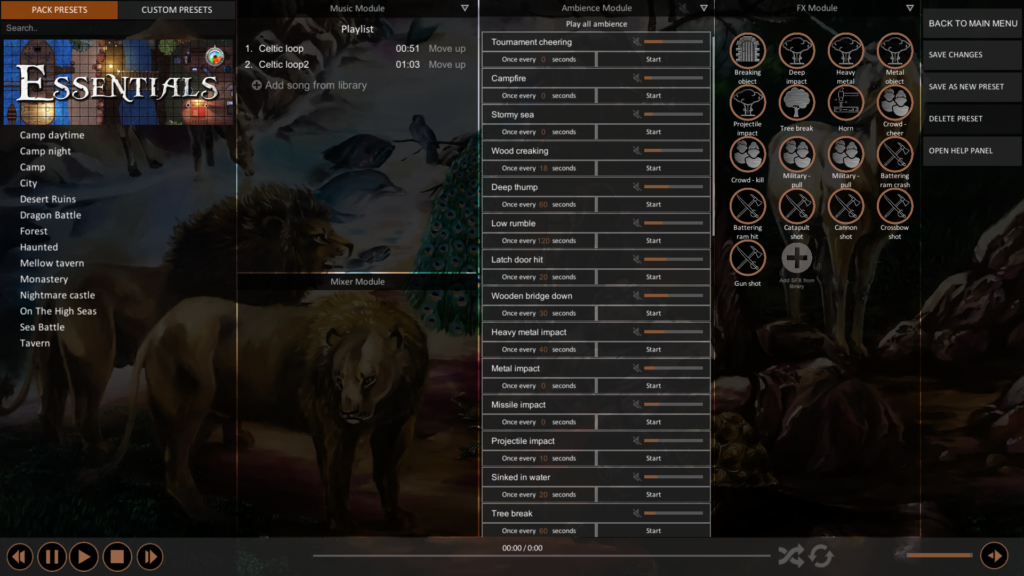Delete the current preset
Viewport: 1024px width, 576px height.
coord(956,119)
